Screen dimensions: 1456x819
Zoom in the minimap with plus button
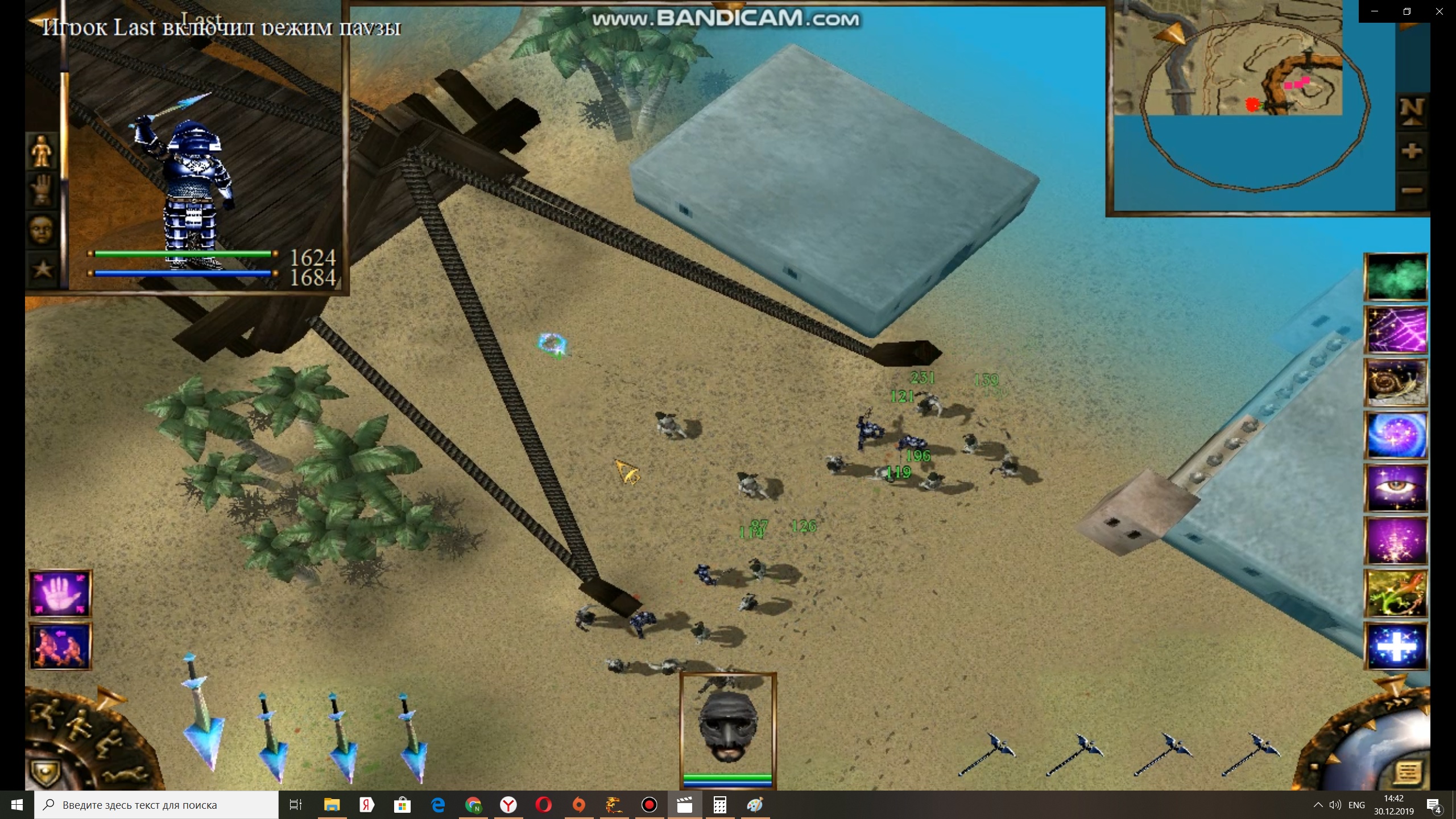tap(1412, 151)
